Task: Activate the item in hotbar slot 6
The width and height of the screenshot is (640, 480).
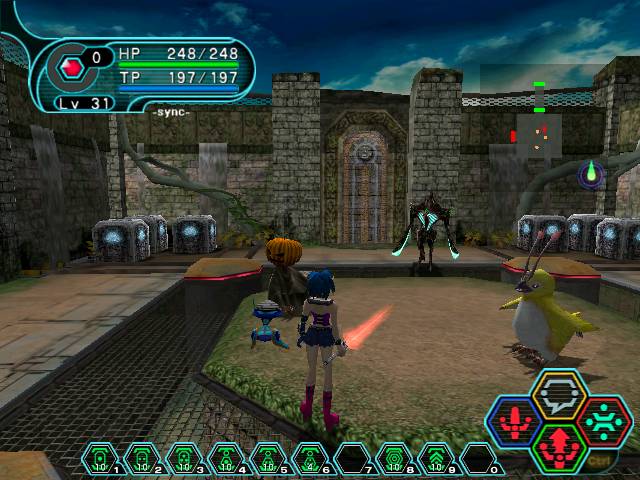Action: click(310, 459)
